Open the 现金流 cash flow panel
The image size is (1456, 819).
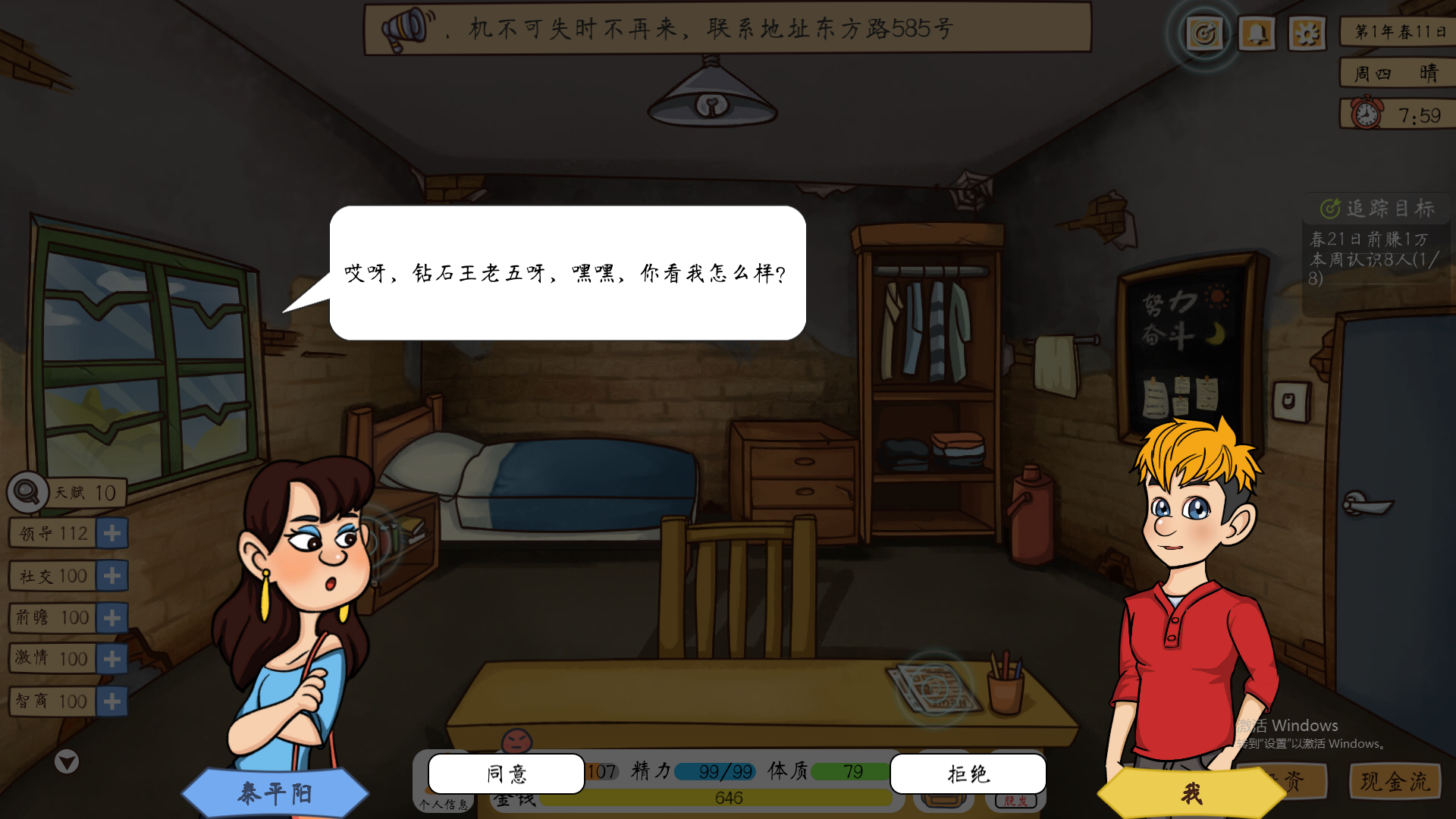pyautogui.click(x=1394, y=782)
